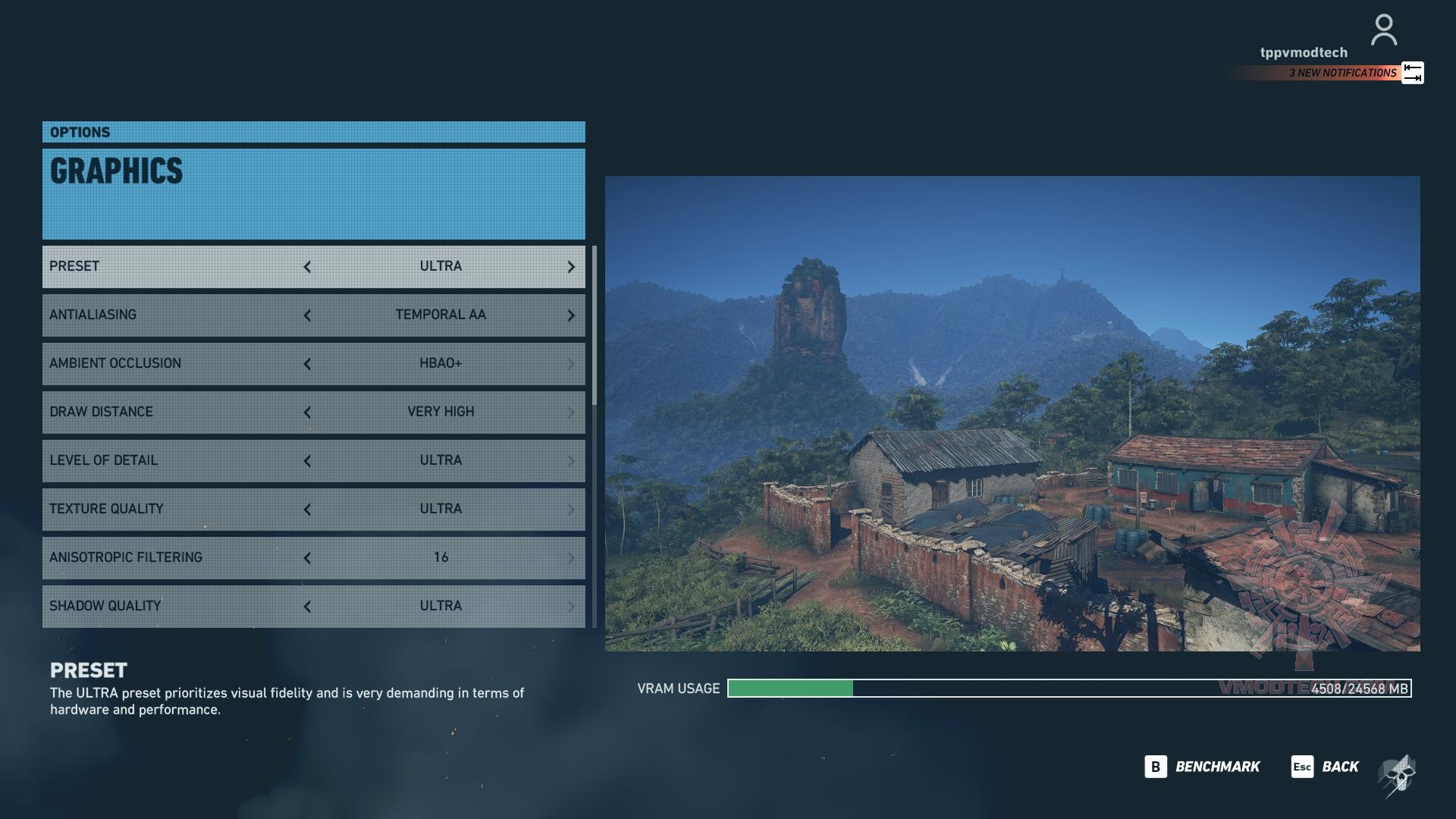Screen dimensions: 1456x819
Task: Decrease Antialiasing with its left arrow
Action: coord(307,315)
